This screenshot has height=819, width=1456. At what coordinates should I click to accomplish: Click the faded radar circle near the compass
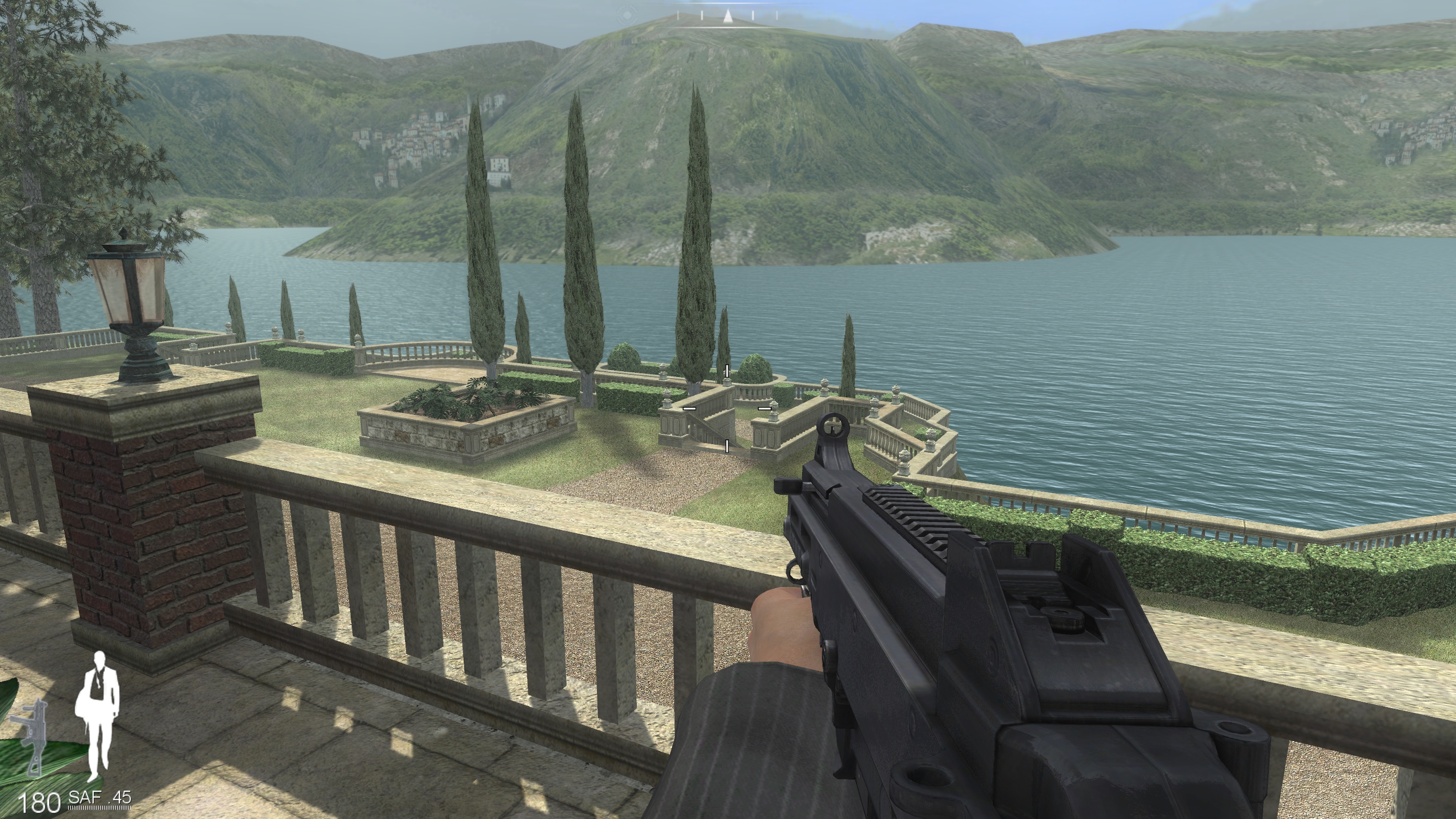tap(628, 15)
